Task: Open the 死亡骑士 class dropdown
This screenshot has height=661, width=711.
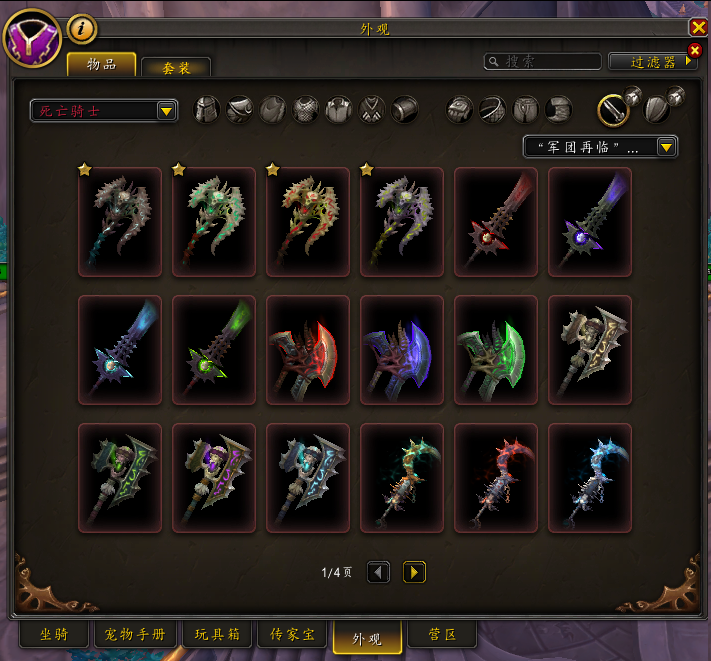Action: pos(104,110)
